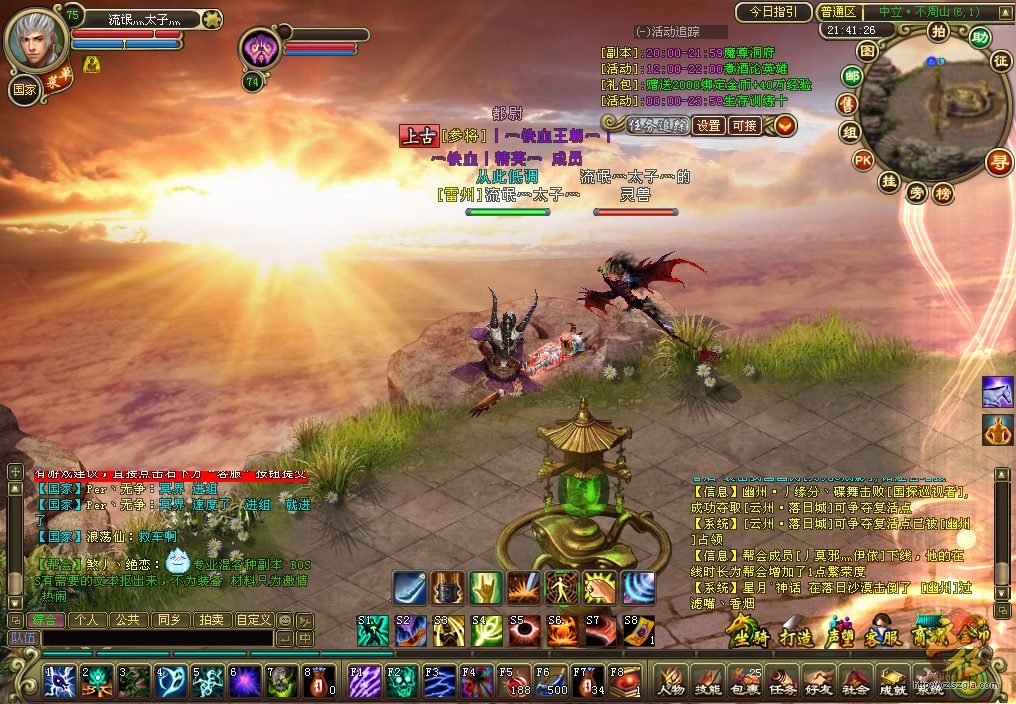Image resolution: width=1016 pixels, height=704 pixels.
Task: Select the purple pet portrait
Action: pyautogui.click(x=261, y=49)
